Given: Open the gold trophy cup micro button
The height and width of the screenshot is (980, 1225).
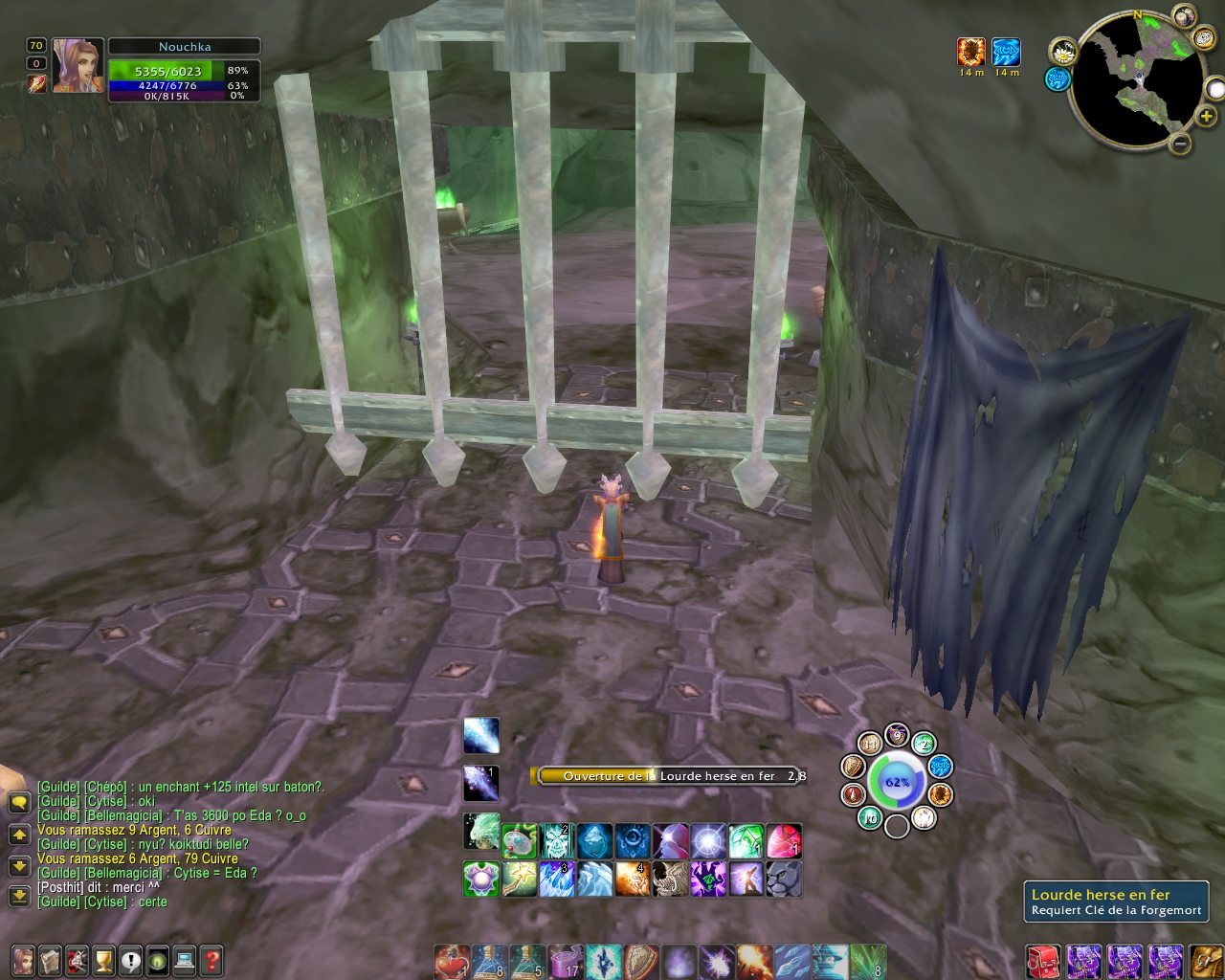Looking at the screenshot, I should [103, 959].
